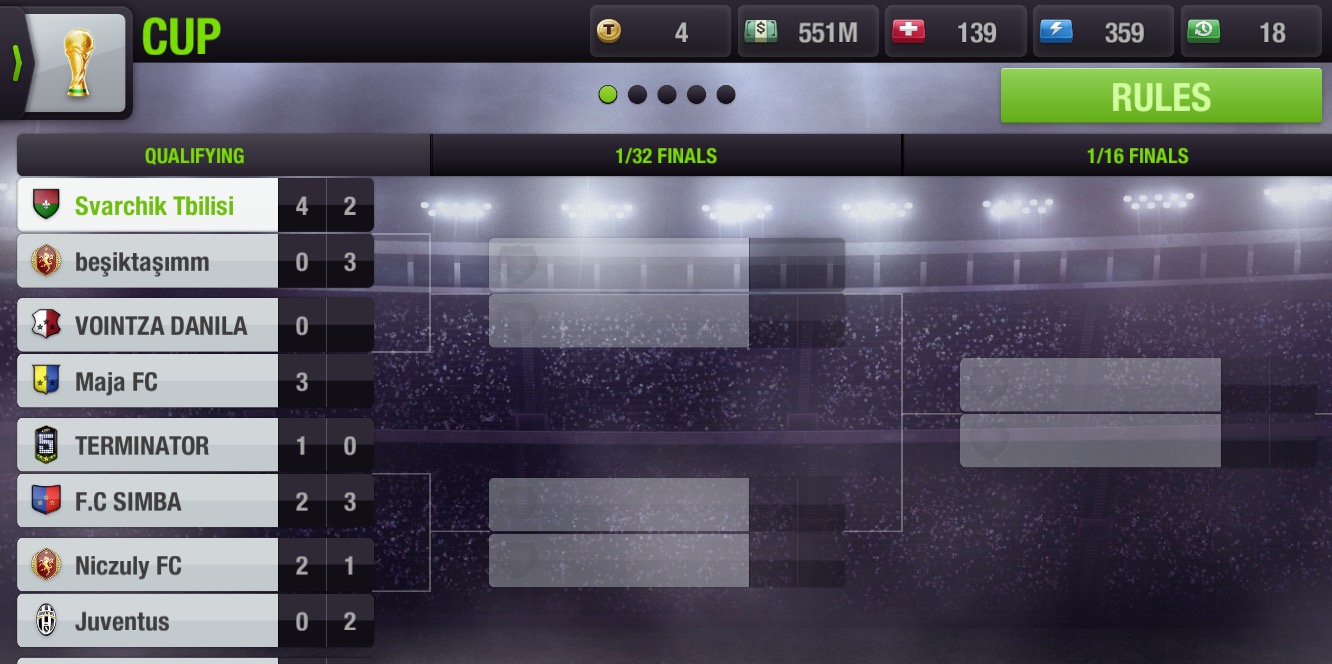This screenshot has width=1332, height=664.
Task: Go to the second page indicator dot
Action: coord(637,95)
